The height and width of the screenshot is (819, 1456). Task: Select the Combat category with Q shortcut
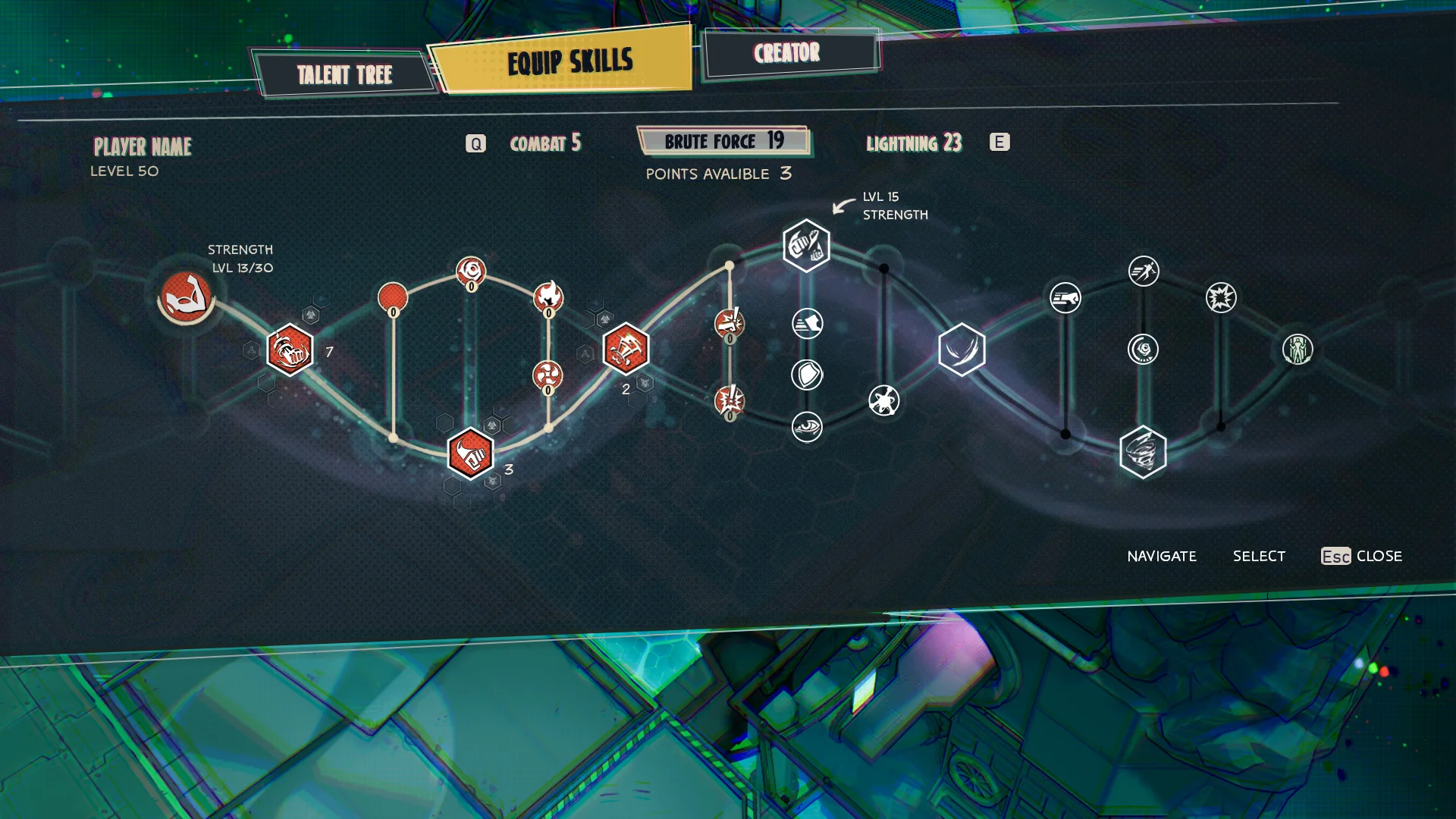544,143
